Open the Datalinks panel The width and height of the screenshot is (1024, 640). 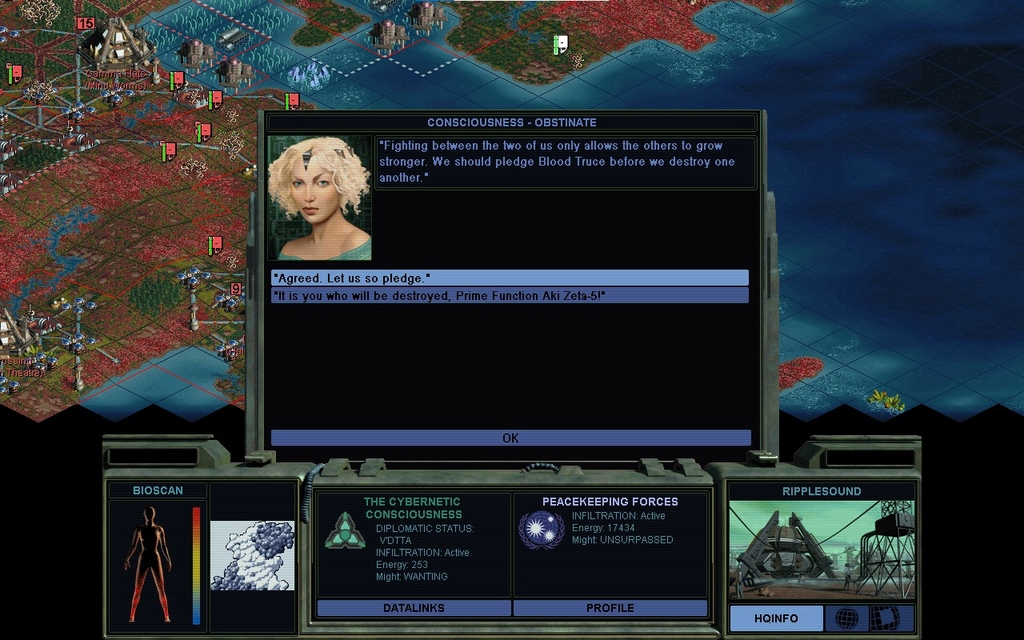[x=413, y=608]
